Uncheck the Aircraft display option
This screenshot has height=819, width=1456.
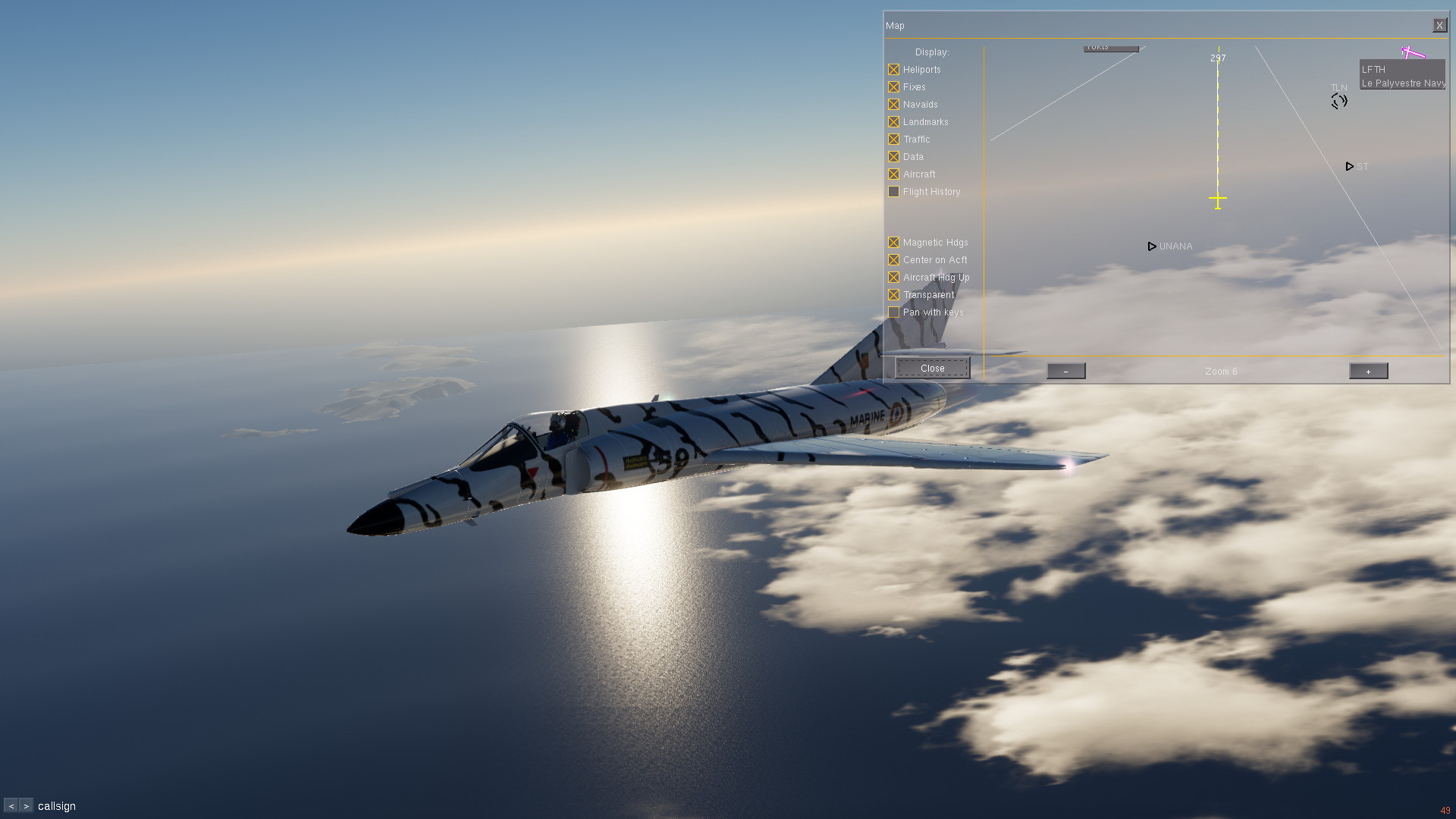(894, 174)
